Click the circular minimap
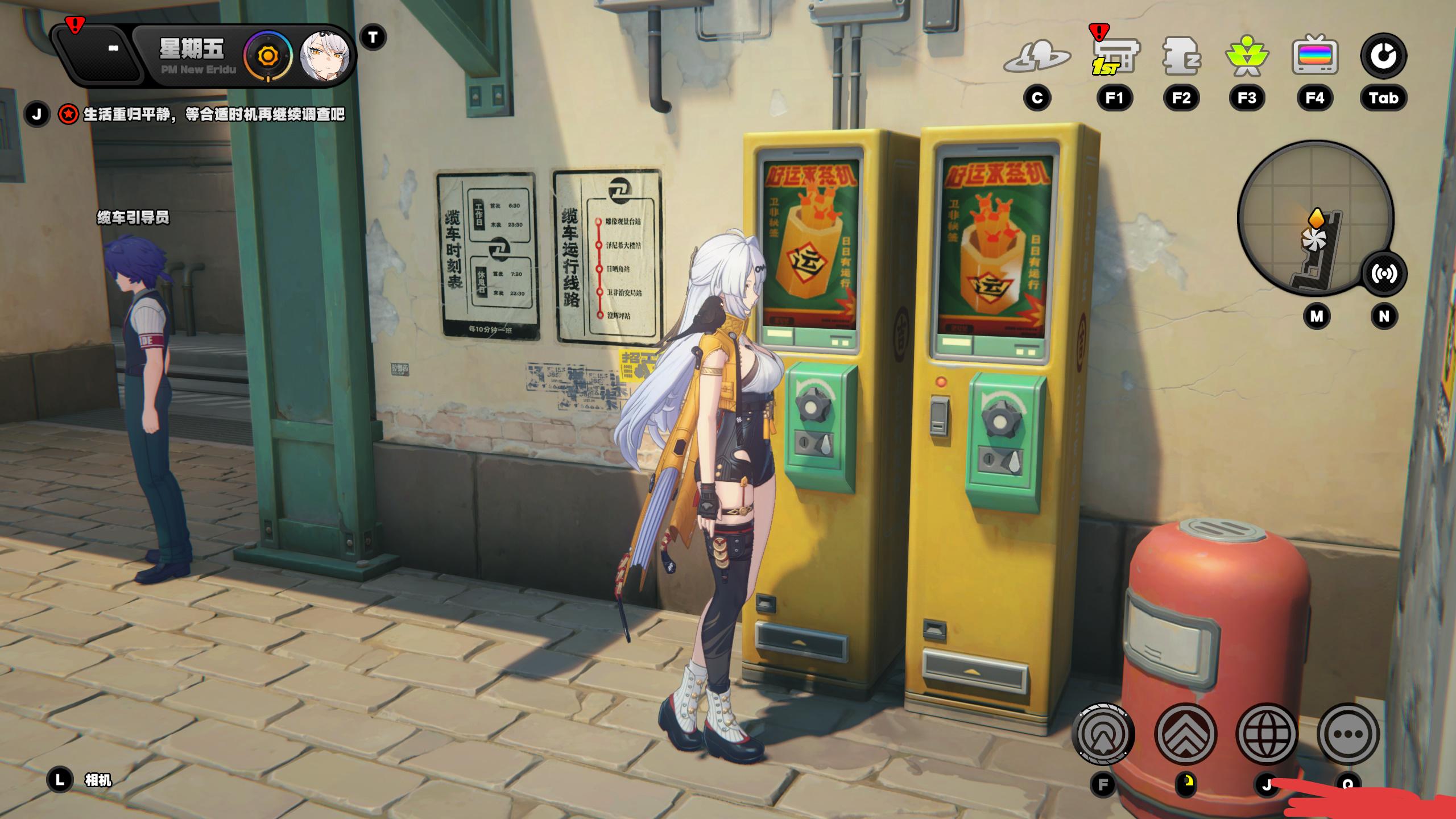Image resolution: width=1456 pixels, height=819 pixels. coord(1308,219)
